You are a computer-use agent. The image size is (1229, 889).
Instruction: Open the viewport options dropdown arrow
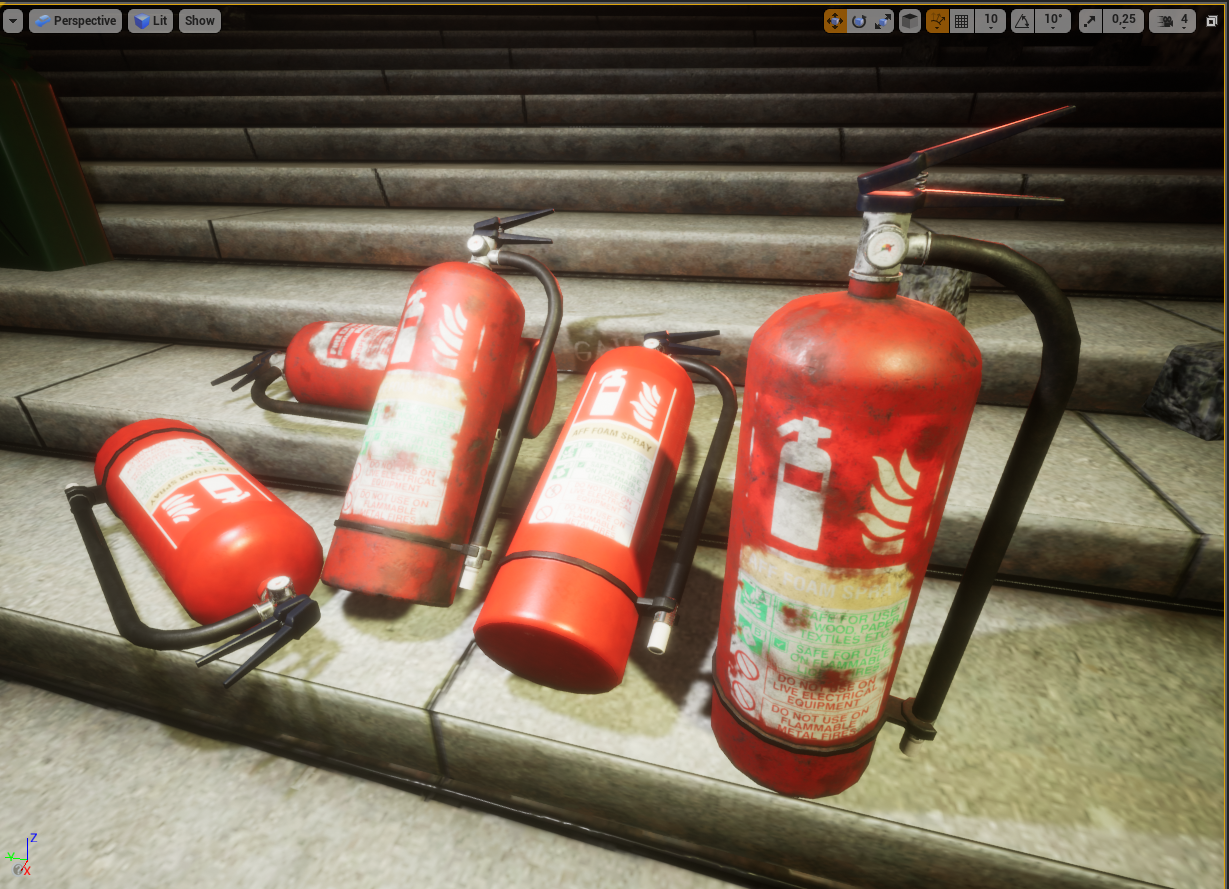click(13, 20)
